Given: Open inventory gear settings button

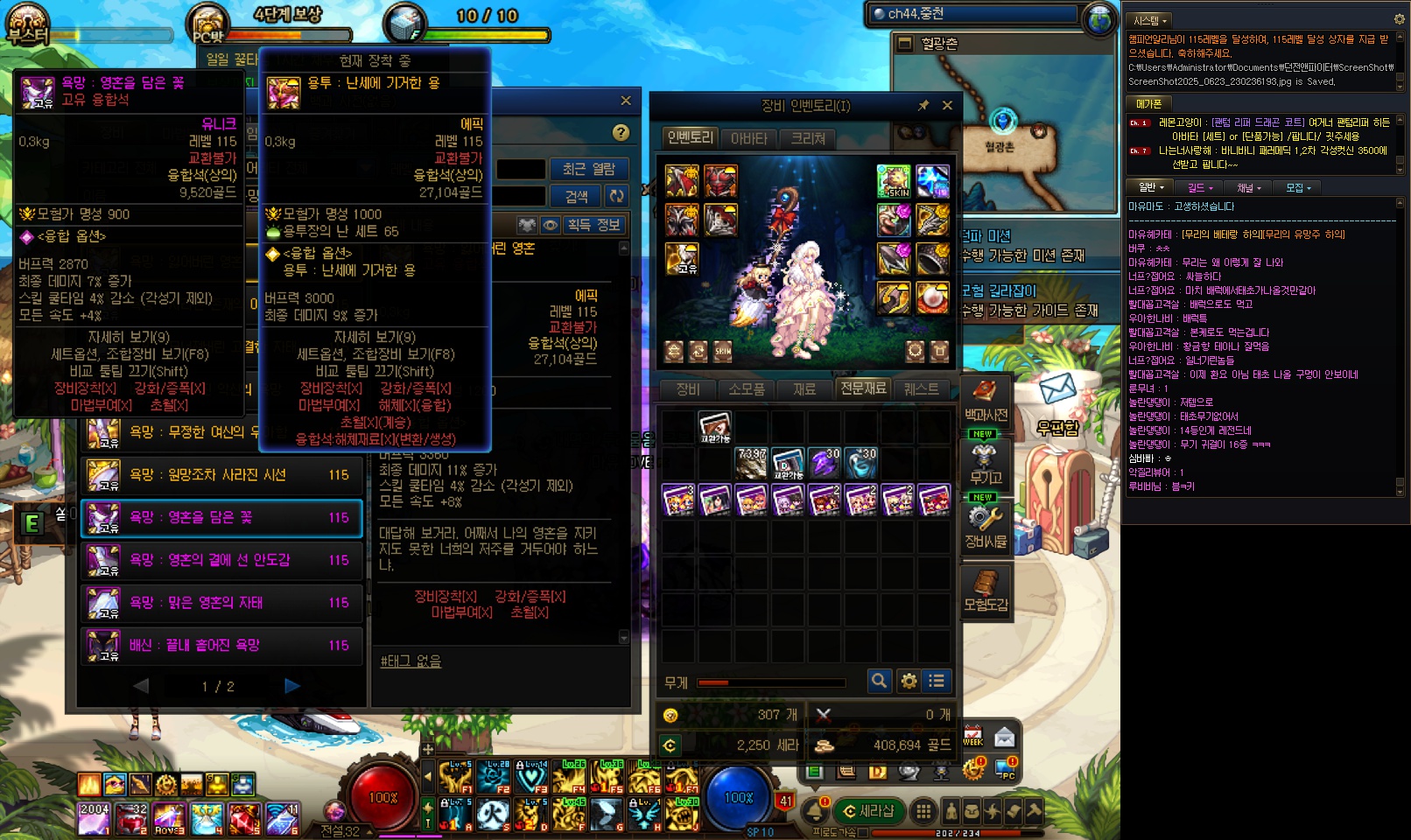Looking at the screenshot, I should coord(909,681).
